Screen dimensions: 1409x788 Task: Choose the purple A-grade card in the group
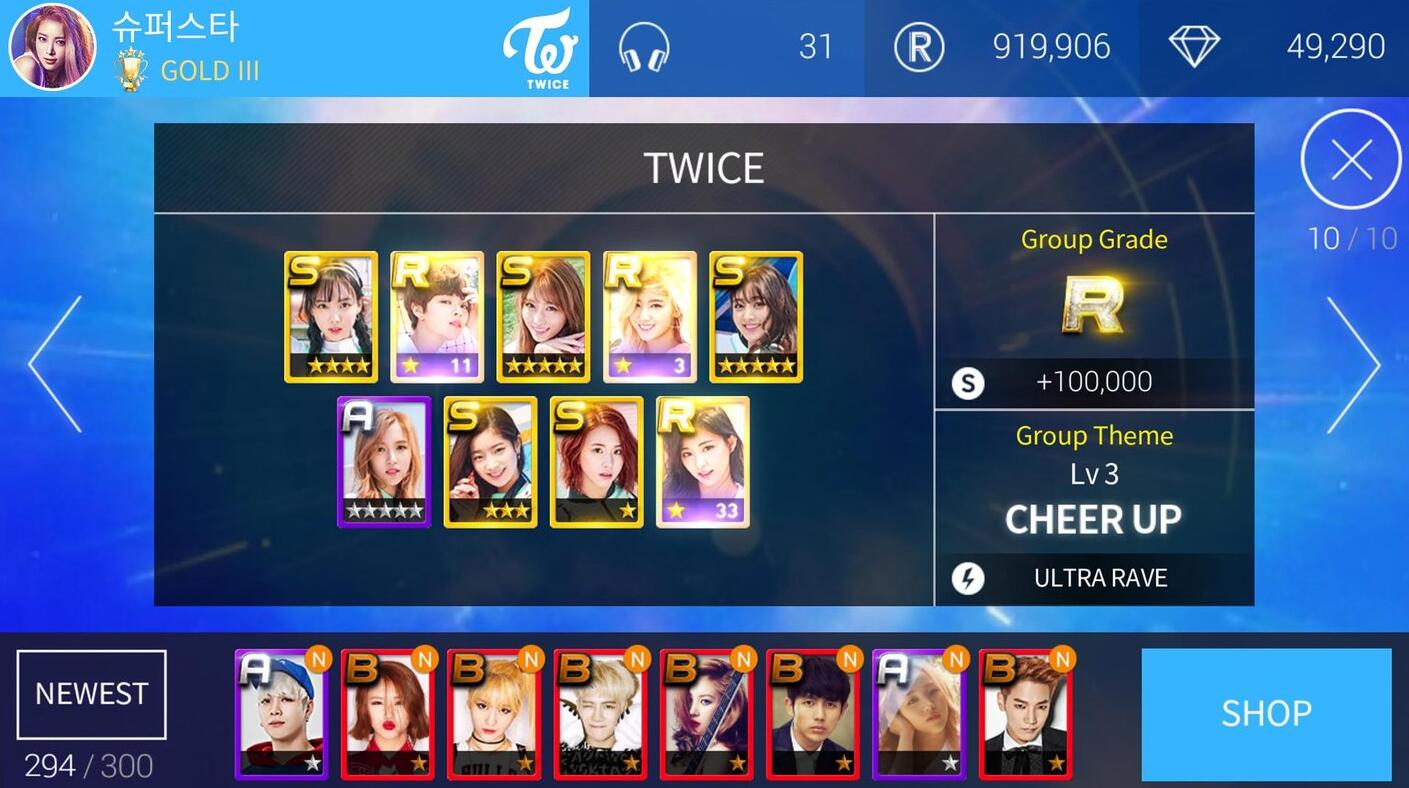click(x=384, y=461)
